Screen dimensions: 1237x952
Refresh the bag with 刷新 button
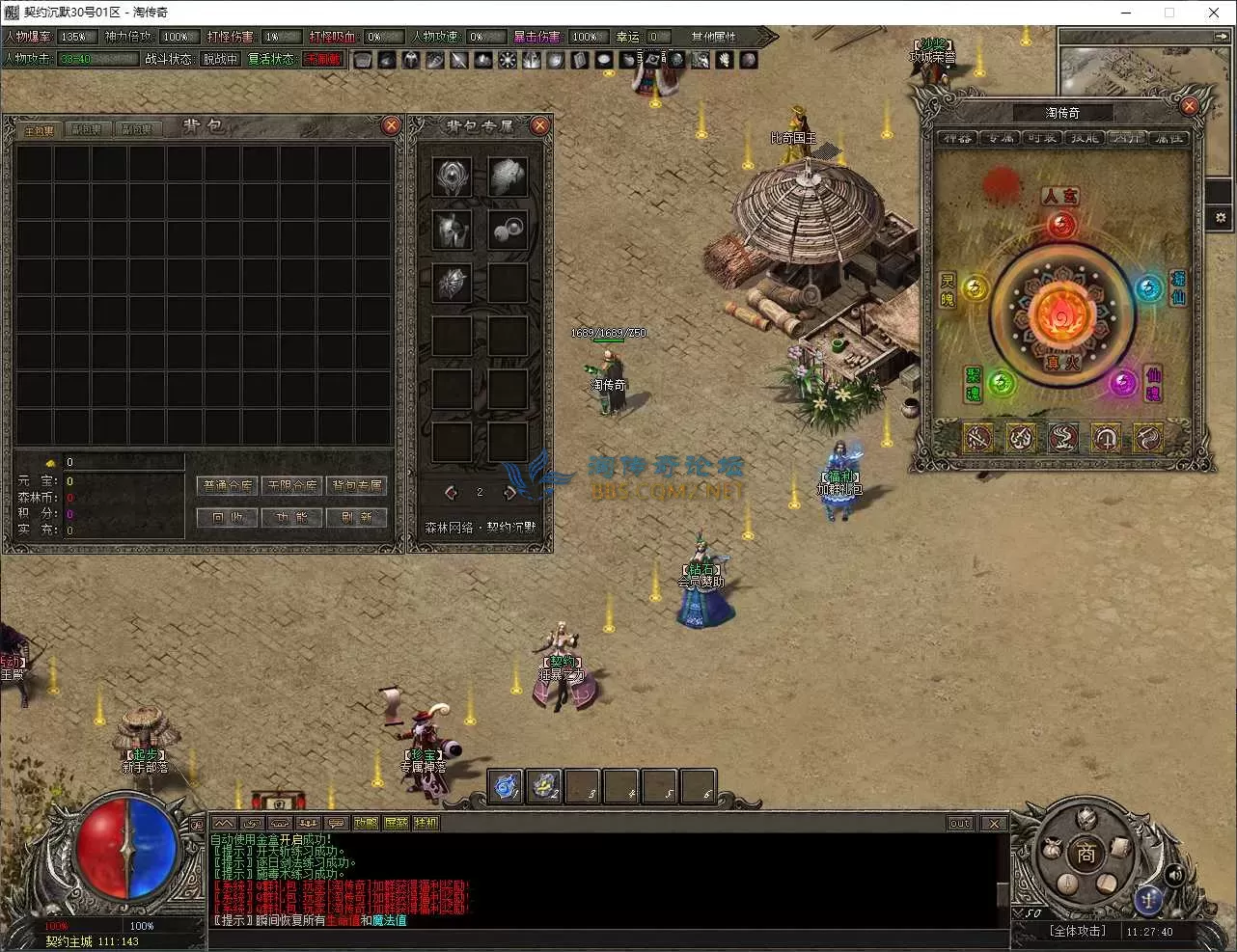356,517
